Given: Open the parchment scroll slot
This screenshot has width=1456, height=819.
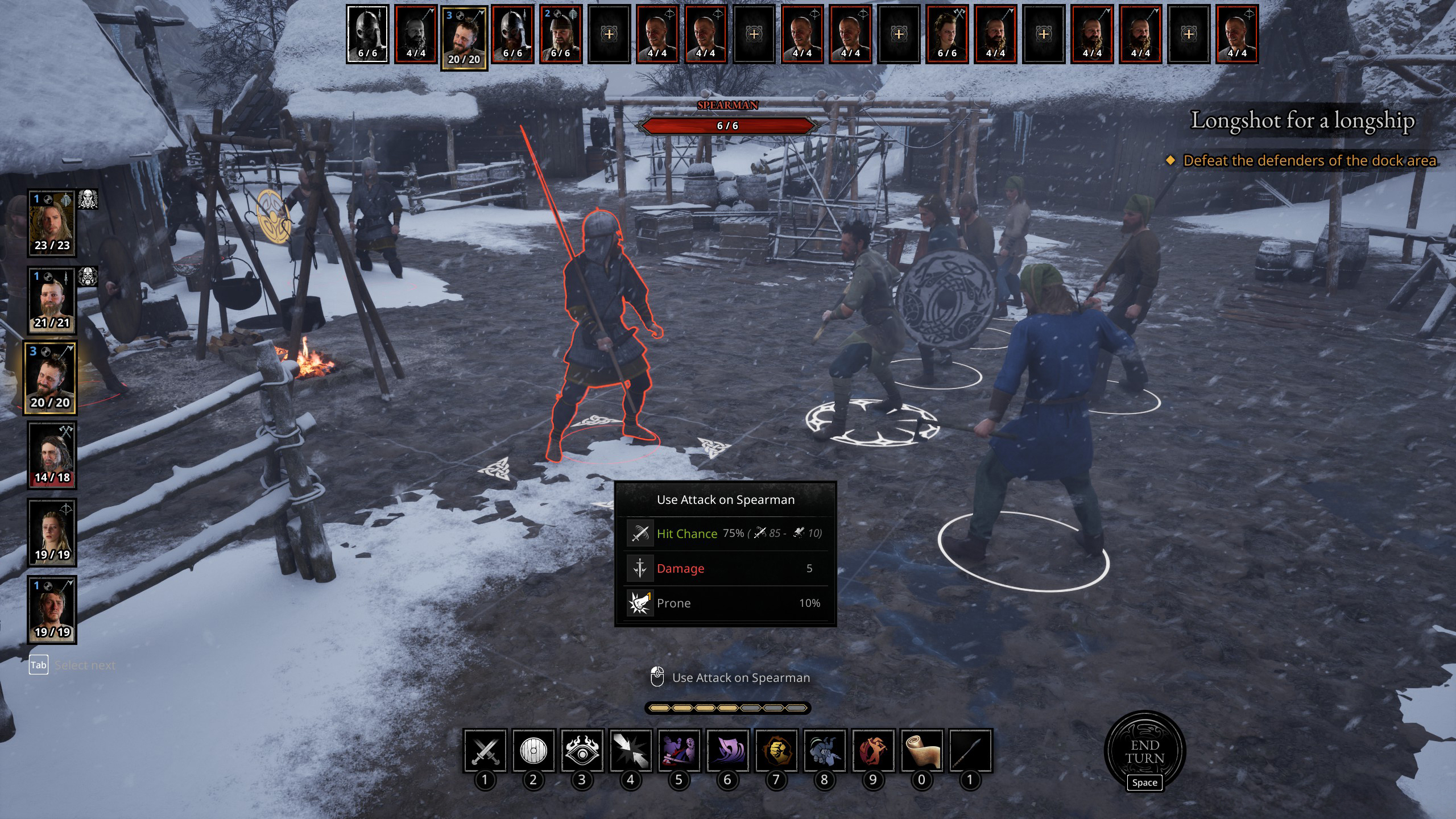Looking at the screenshot, I should tap(922, 751).
